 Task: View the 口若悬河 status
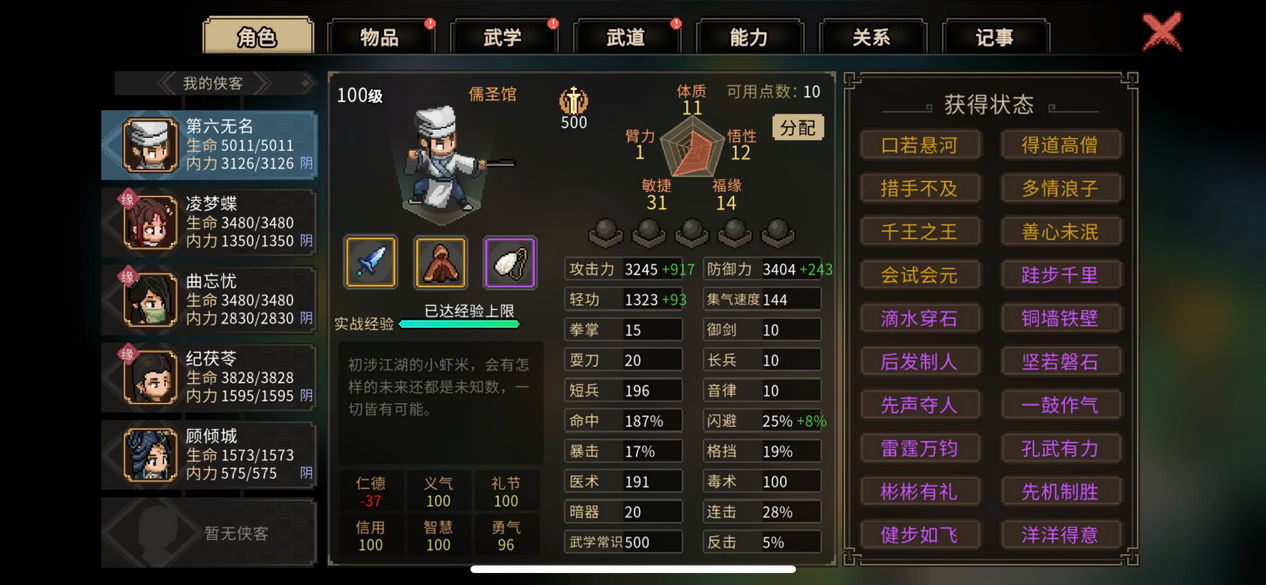pos(919,145)
